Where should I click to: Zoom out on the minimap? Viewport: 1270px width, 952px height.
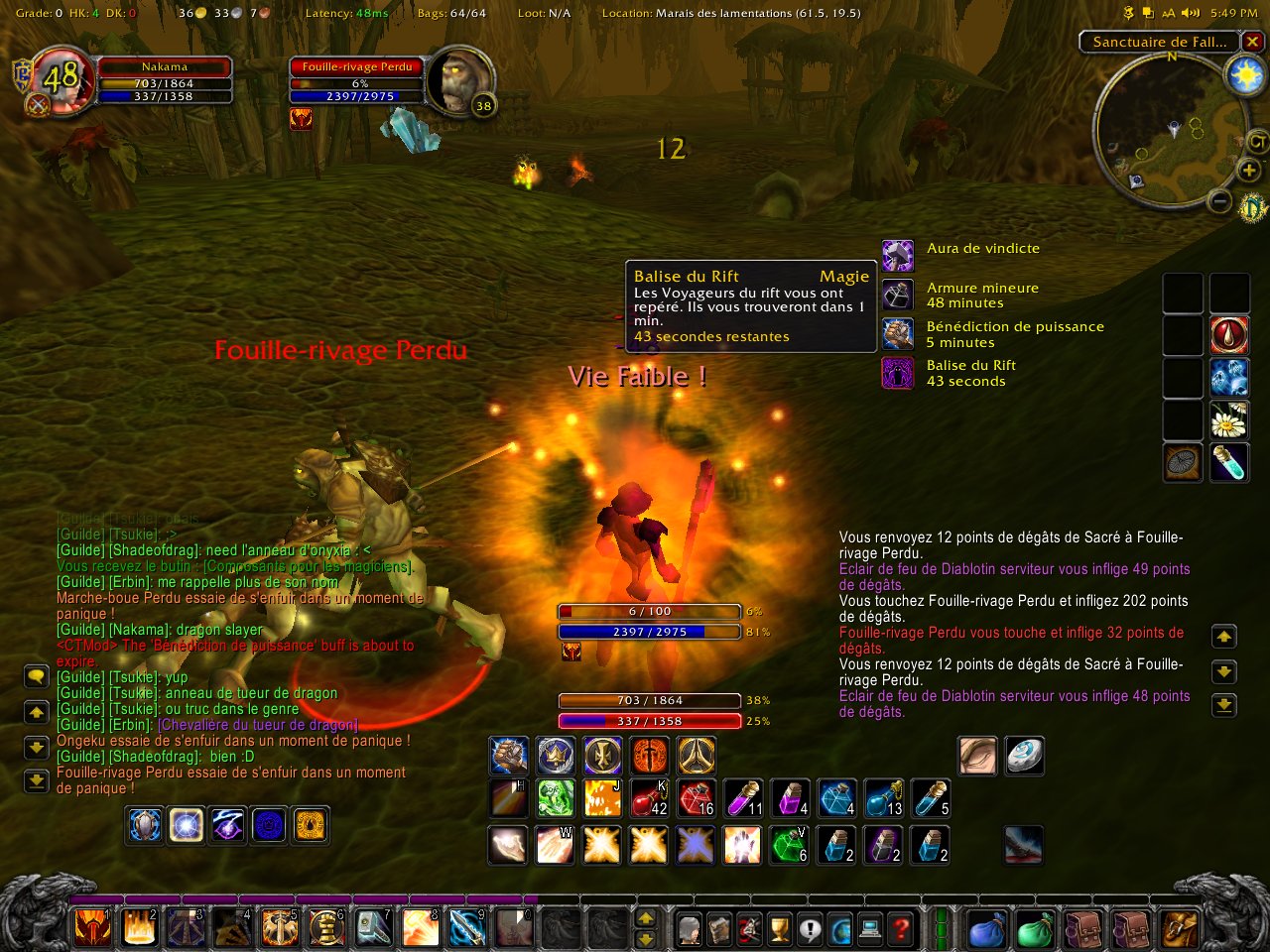click(1221, 203)
